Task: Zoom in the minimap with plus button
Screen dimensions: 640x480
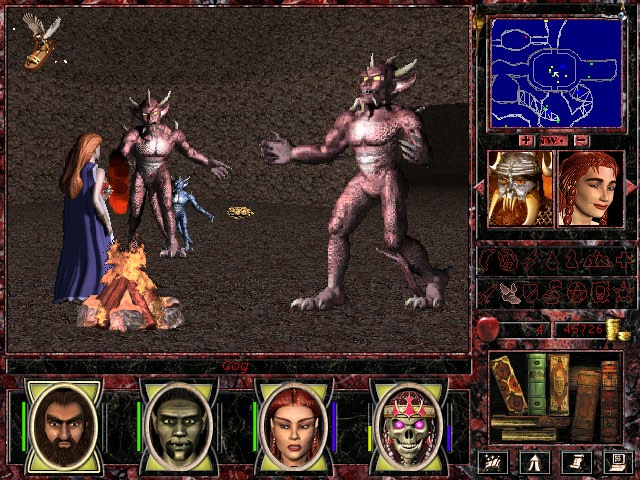Action: [527, 141]
